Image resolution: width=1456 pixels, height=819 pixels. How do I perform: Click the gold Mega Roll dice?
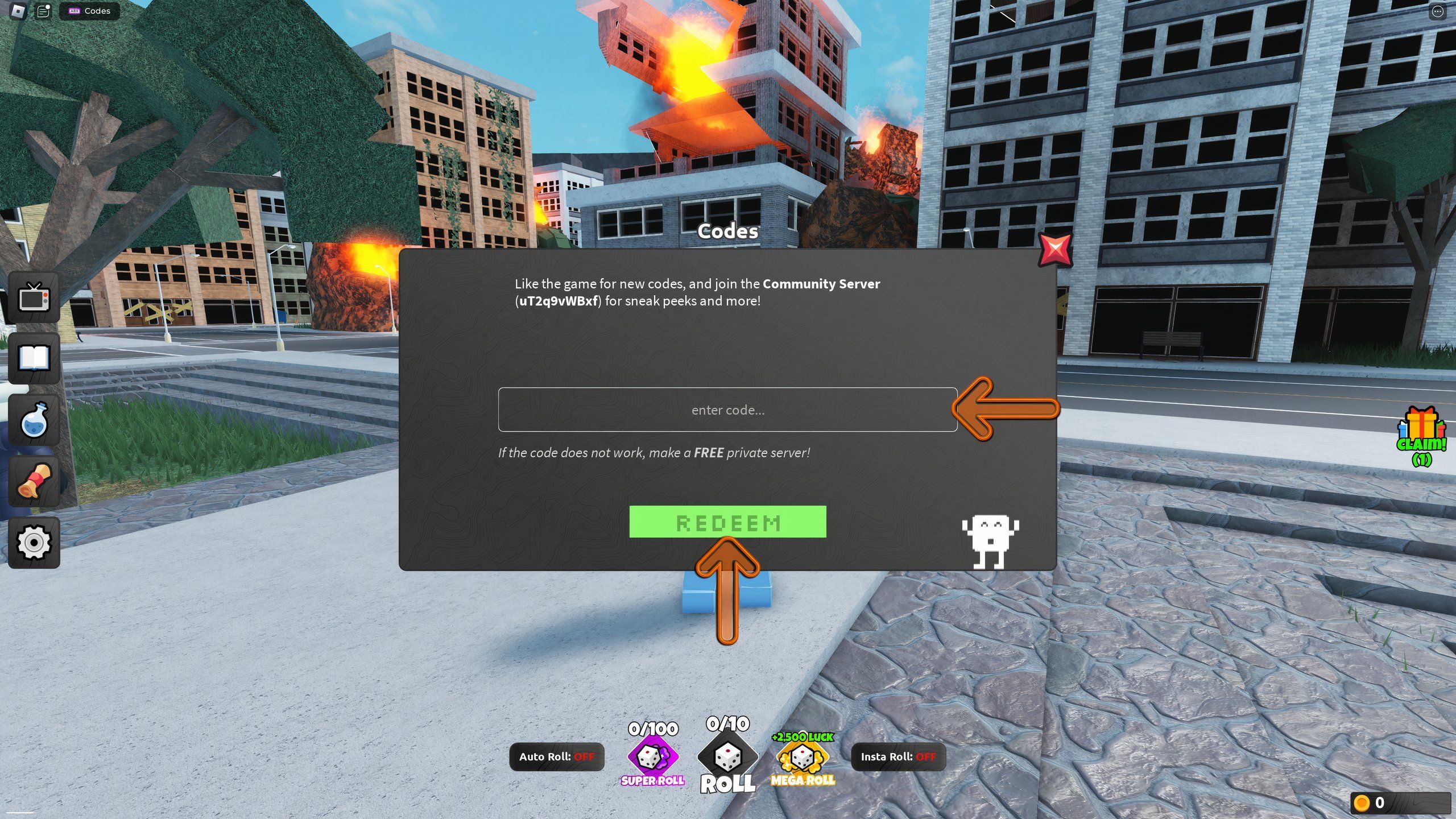[803, 759]
